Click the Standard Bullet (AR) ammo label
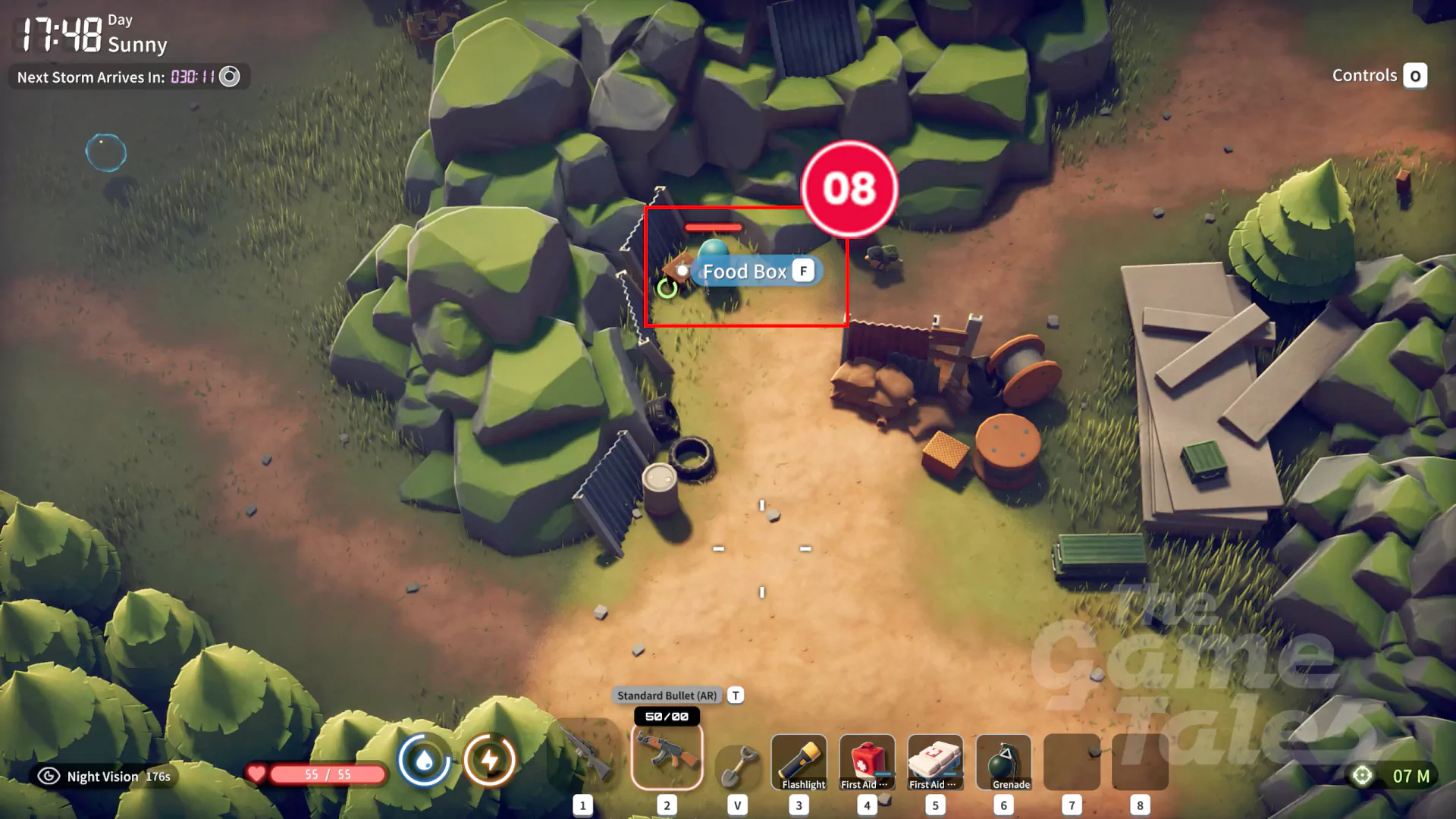 [667, 695]
